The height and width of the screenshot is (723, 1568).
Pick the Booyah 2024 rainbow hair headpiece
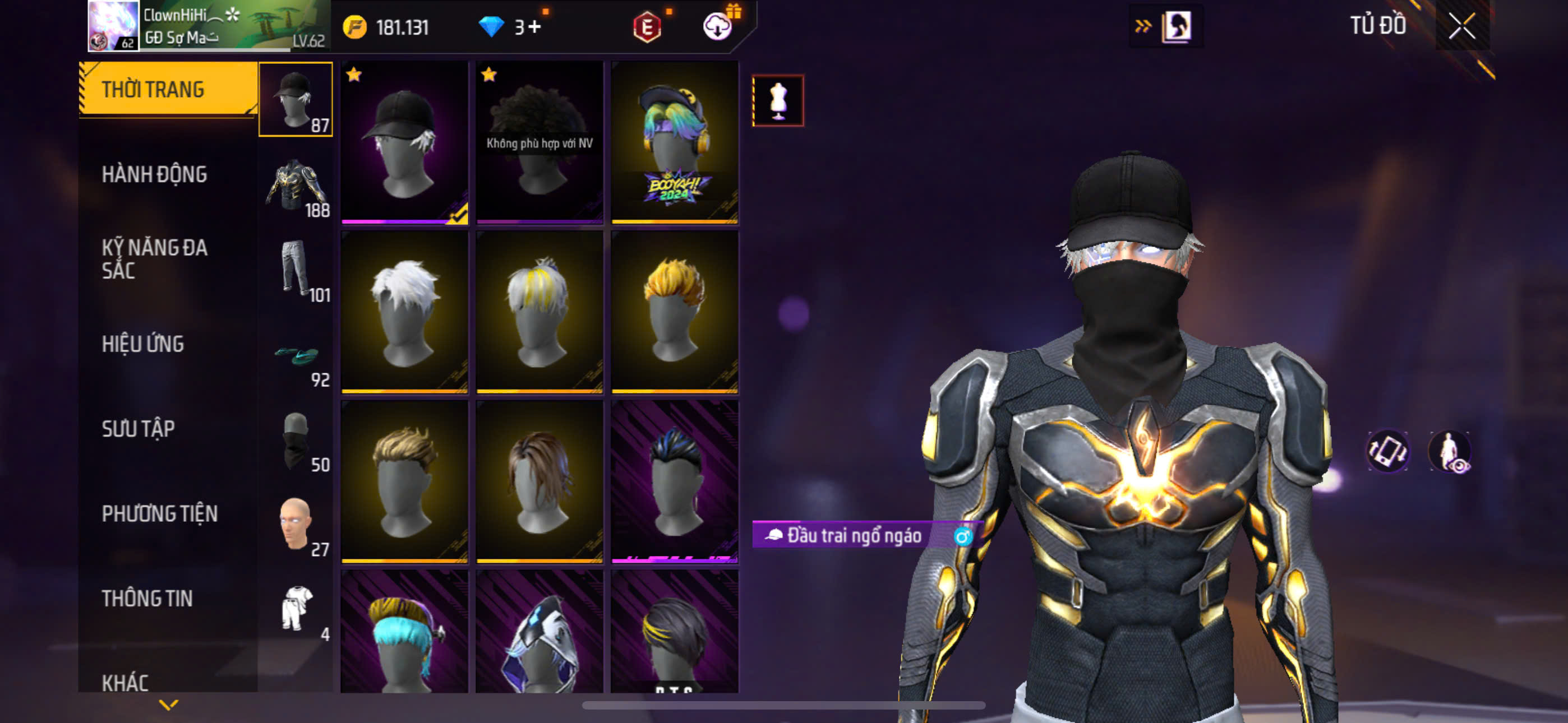(x=675, y=142)
